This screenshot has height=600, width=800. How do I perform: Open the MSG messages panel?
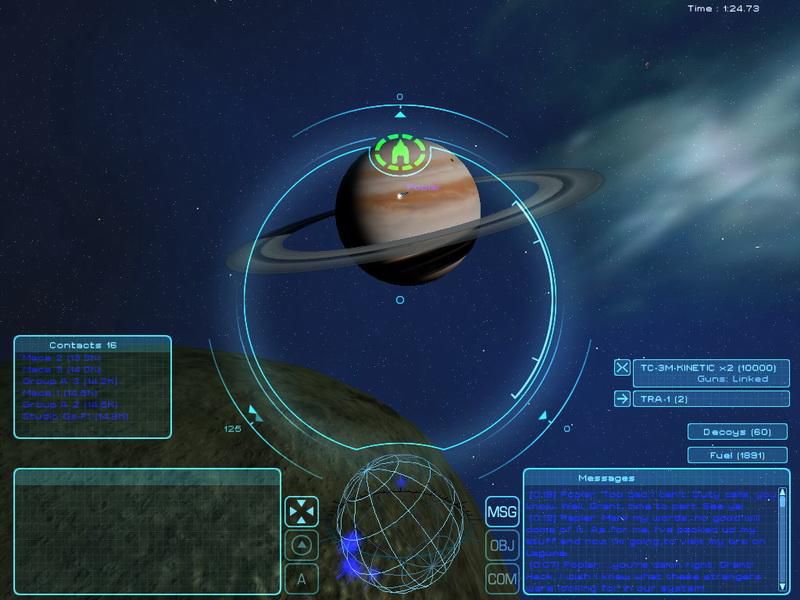click(501, 513)
